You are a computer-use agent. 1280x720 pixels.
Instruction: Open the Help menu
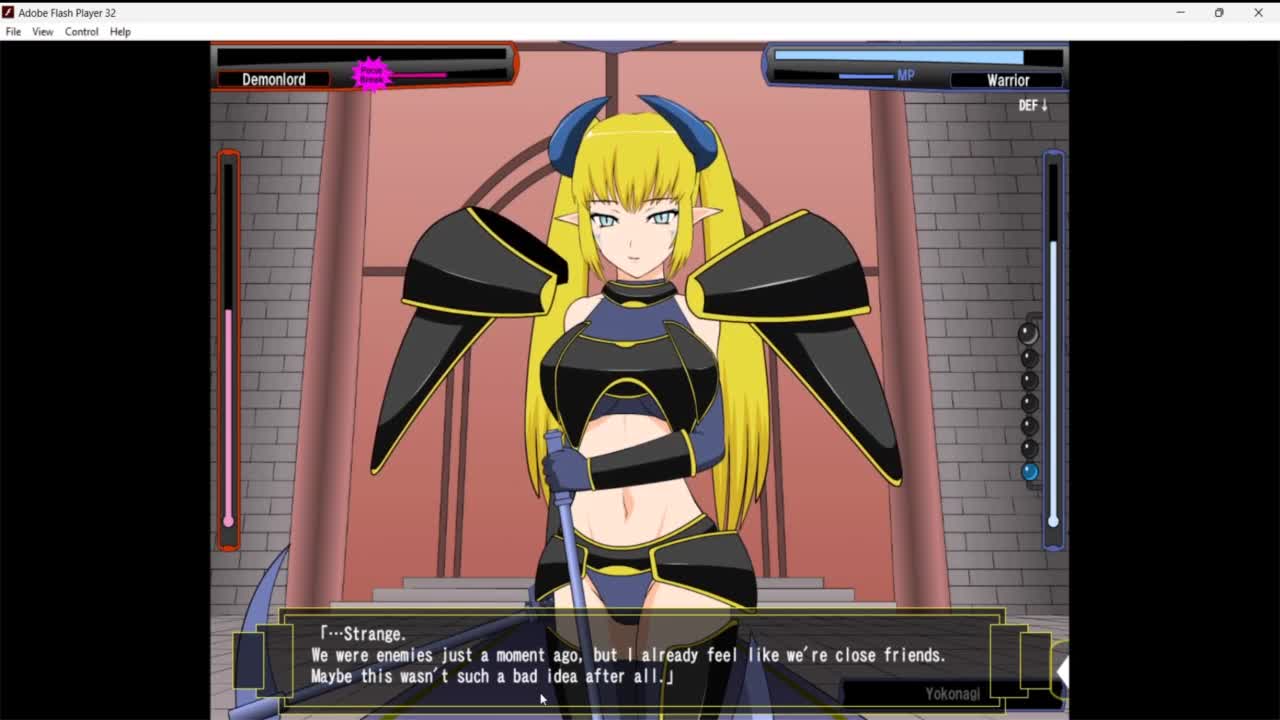click(x=120, y=32)
